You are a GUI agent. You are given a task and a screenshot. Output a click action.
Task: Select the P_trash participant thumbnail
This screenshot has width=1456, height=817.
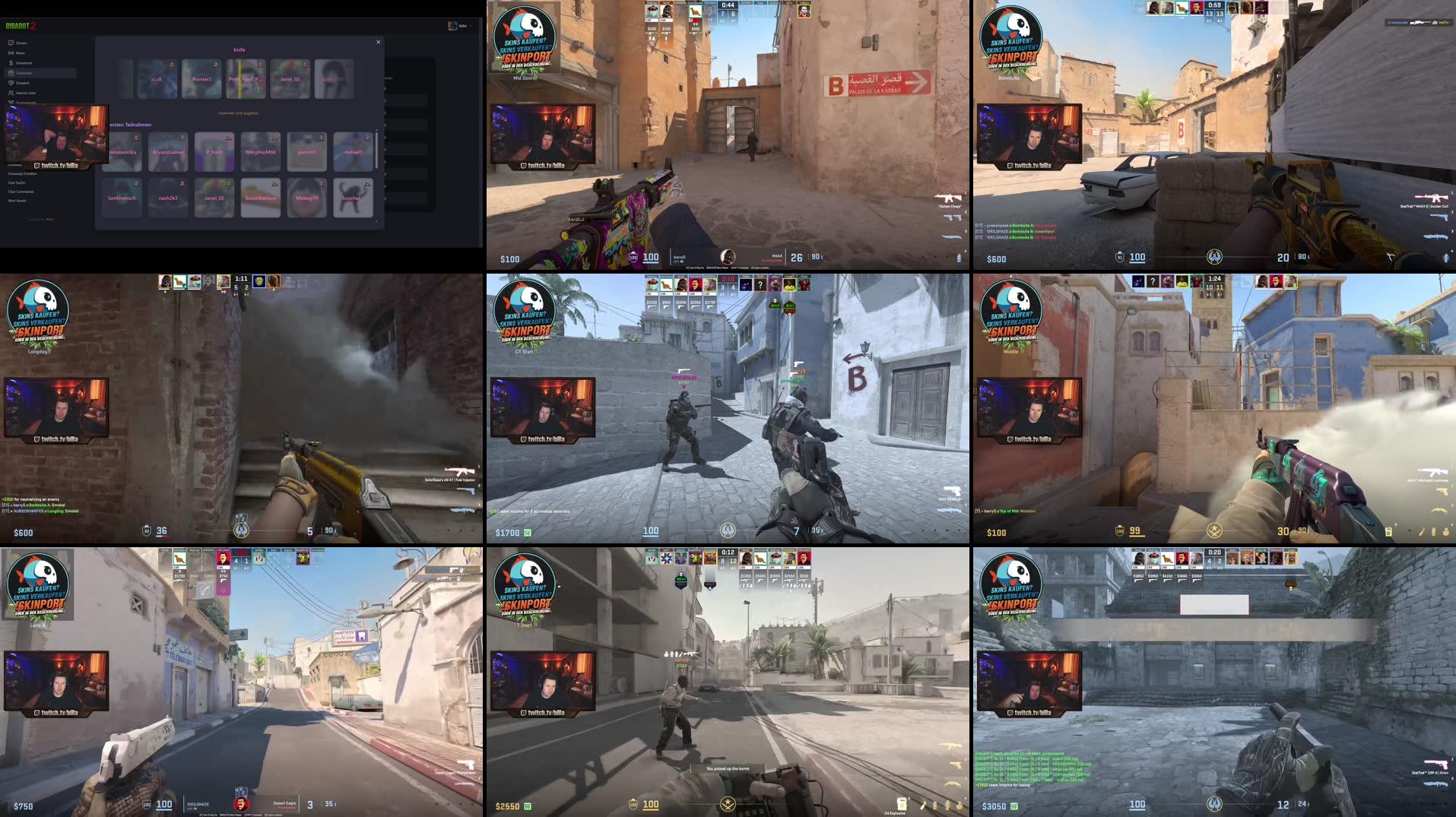click(x=214, y=152)
